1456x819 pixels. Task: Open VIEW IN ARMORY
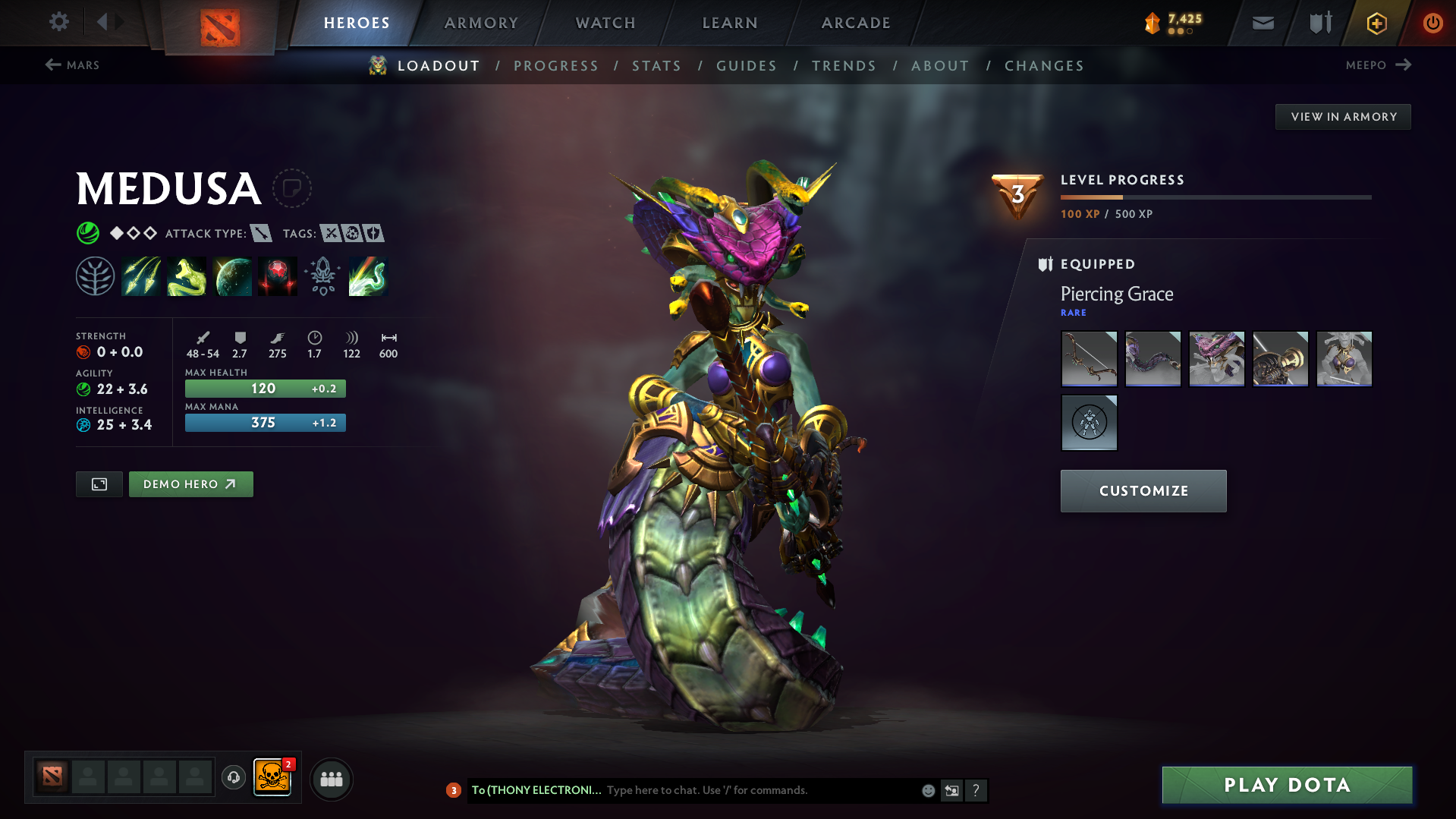1342,116
